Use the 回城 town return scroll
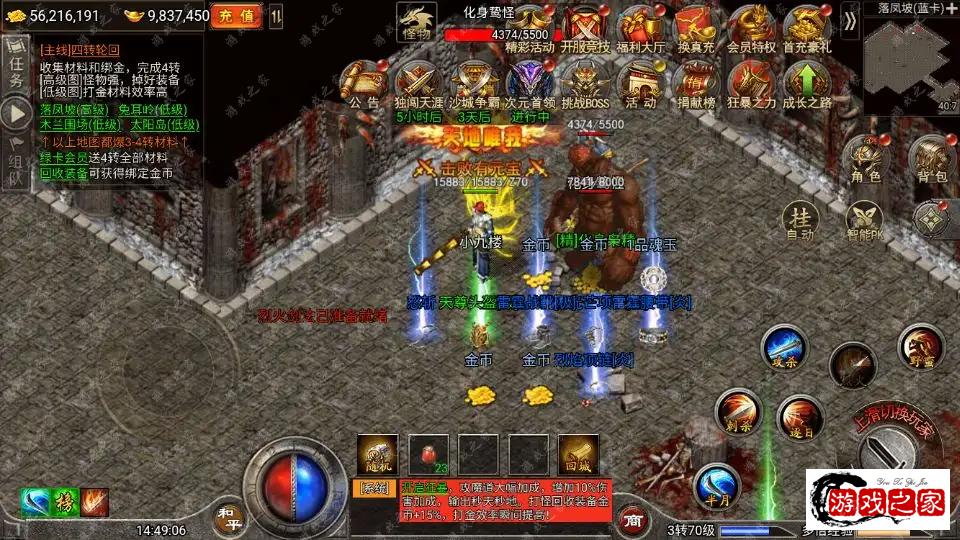The width and height of the screenshot is (960, 540). click(x=578, y=453)
